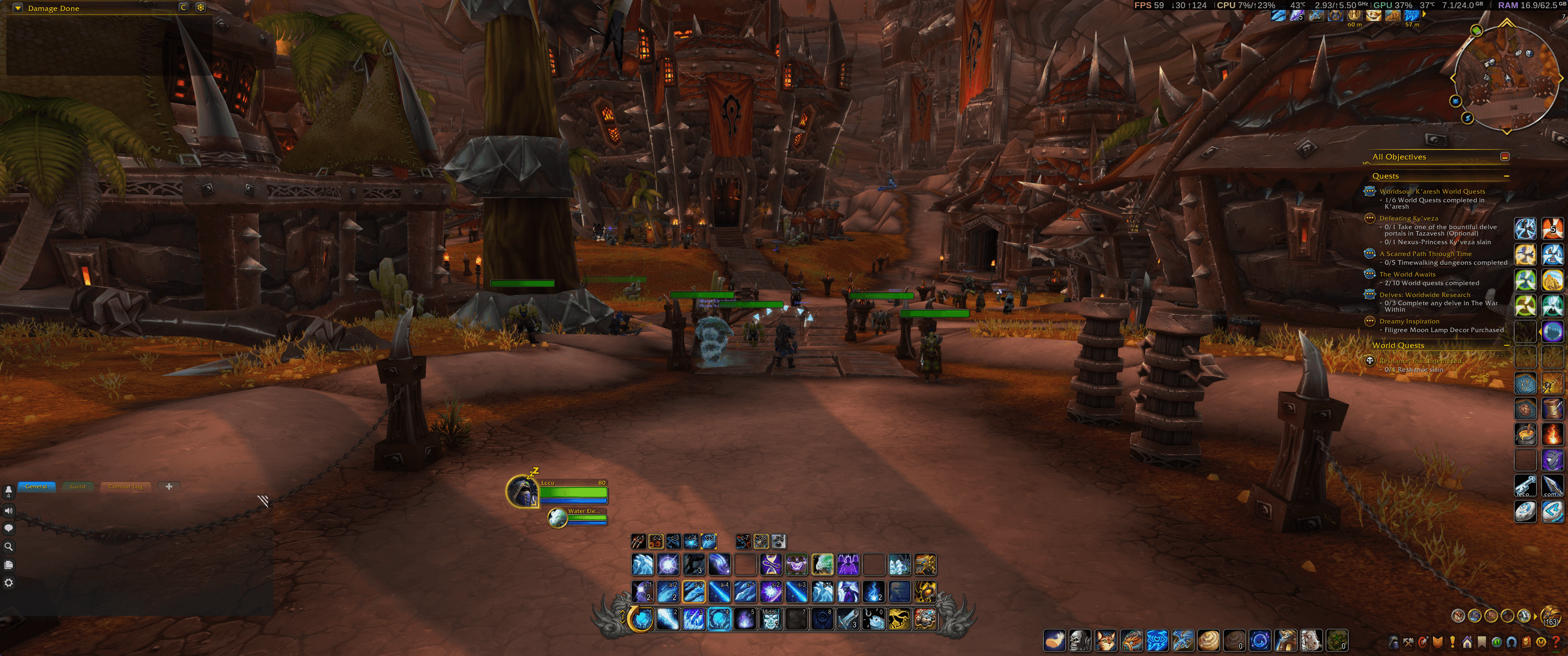Image resolution: width=1568 pixels, height=656 pixels.
Task: Select the Dreamy Inspiration quest entry
Action: 1409,321
